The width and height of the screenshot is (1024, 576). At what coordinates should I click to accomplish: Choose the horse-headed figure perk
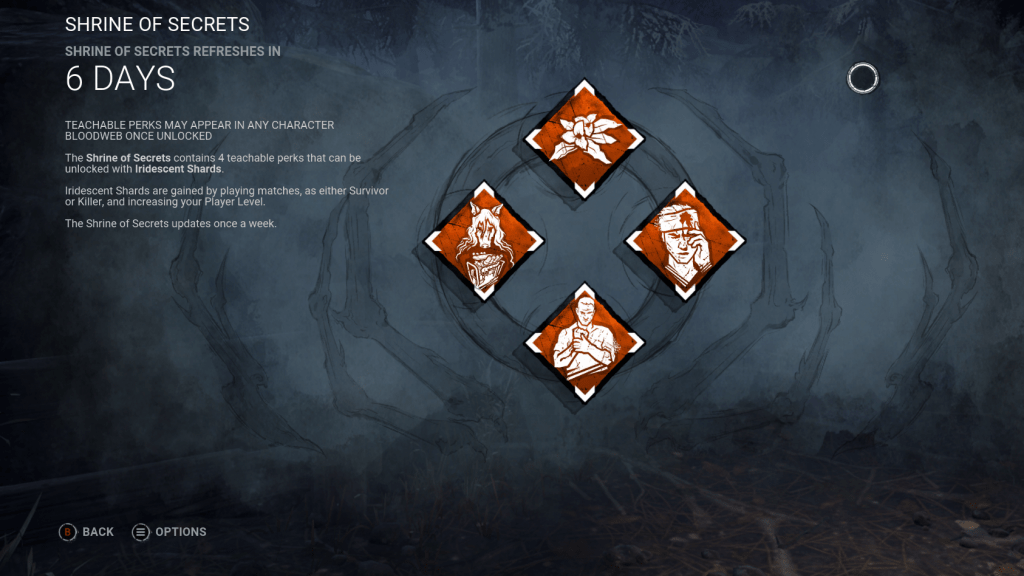point(484,240)
